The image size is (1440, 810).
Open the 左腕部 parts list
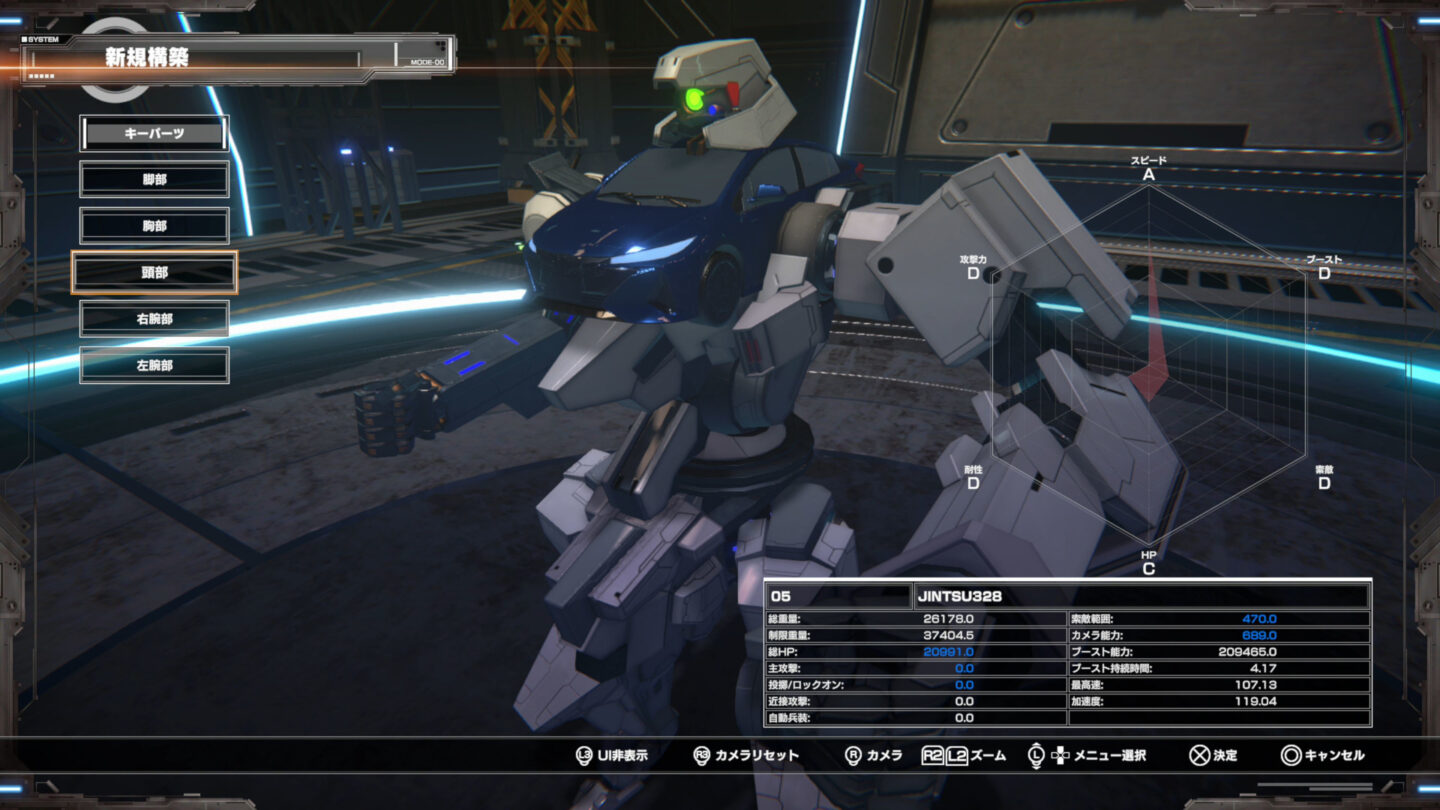153,364
